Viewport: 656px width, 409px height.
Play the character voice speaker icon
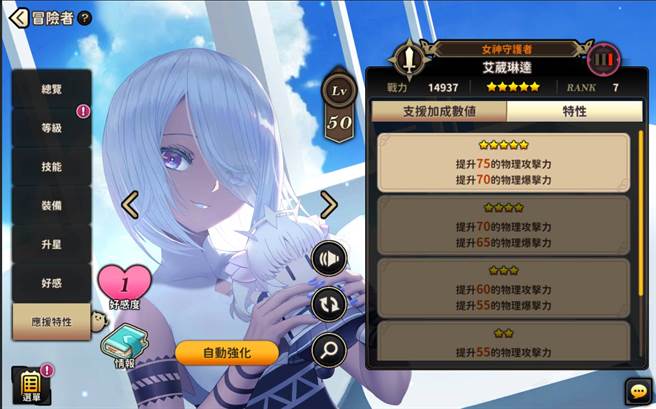coord(329,259)
